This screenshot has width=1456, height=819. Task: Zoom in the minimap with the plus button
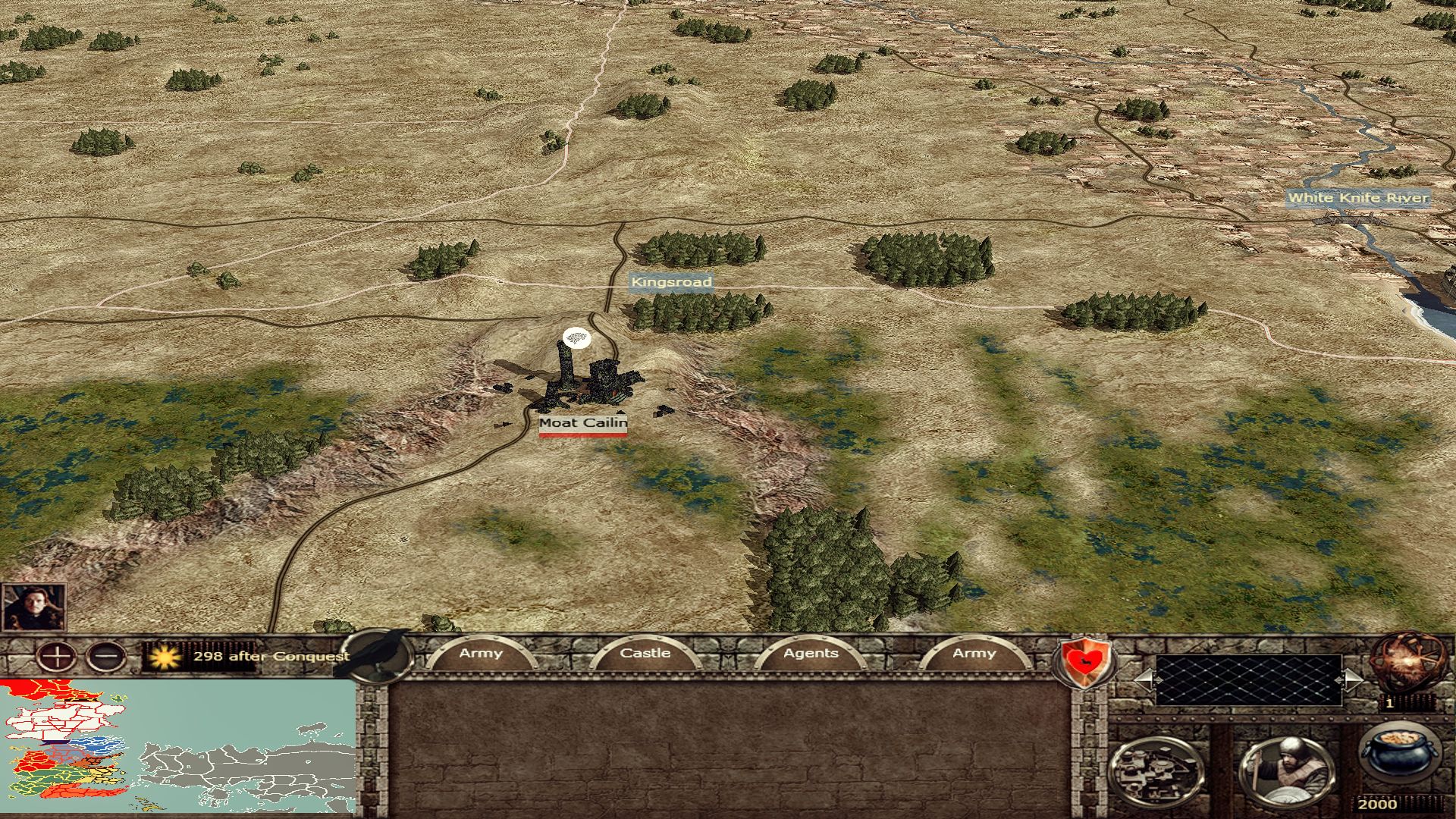coord(56,655)
